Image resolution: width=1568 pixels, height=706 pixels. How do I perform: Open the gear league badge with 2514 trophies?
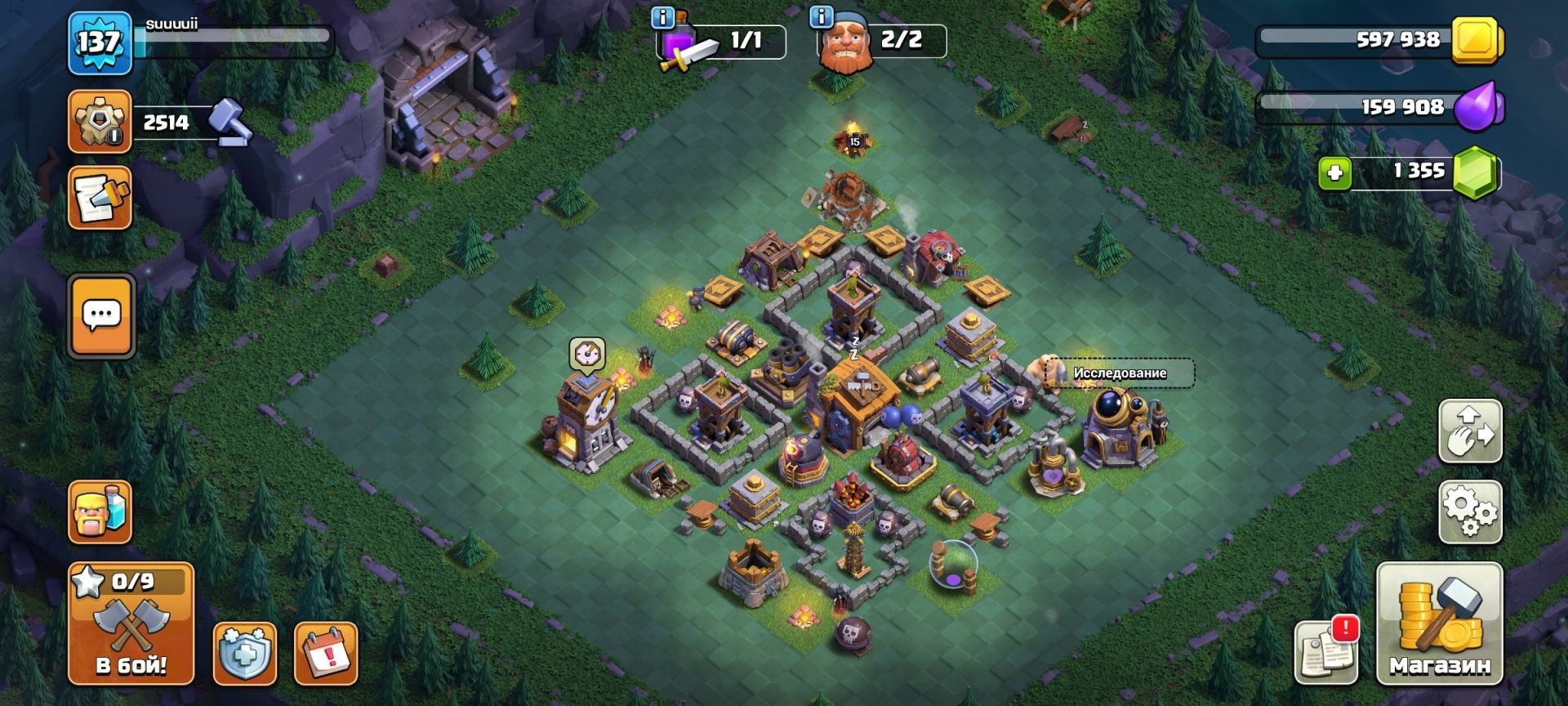click(100, 122)
